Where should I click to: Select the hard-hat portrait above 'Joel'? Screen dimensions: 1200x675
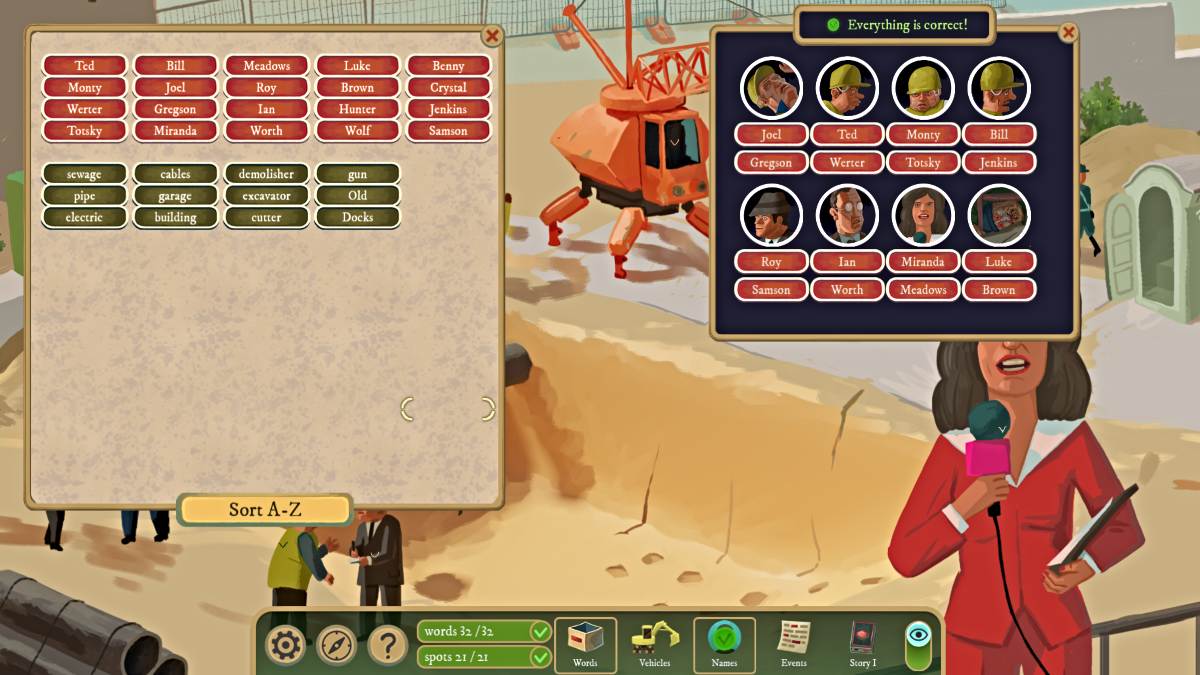point(771,88)
